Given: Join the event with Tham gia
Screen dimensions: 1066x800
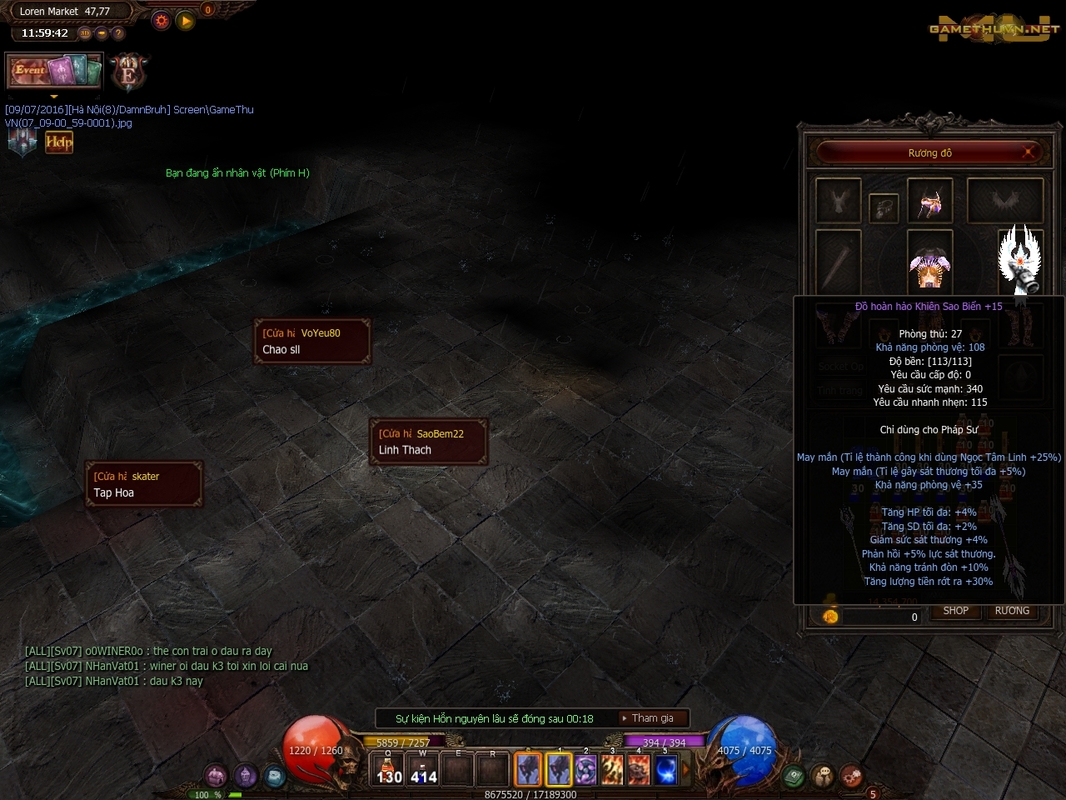Looking at the screenshot, I should [x=652, y=718].
